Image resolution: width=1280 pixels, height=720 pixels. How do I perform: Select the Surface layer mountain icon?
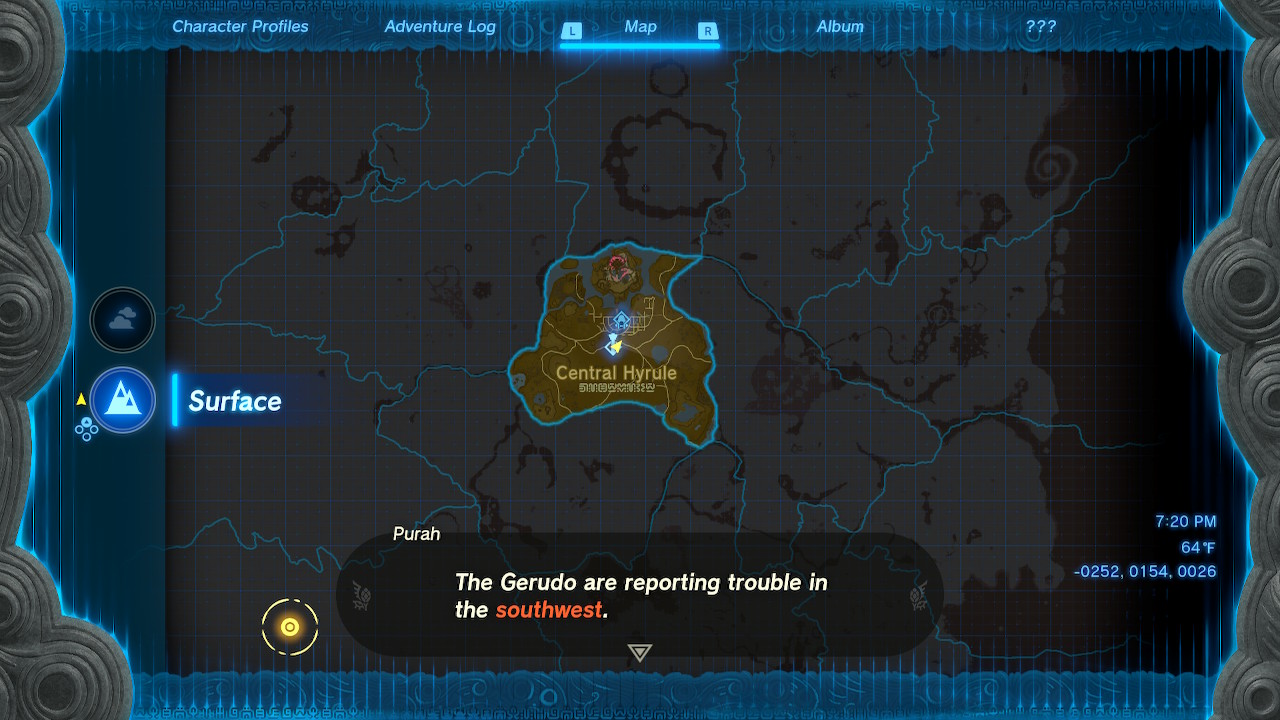123,400
